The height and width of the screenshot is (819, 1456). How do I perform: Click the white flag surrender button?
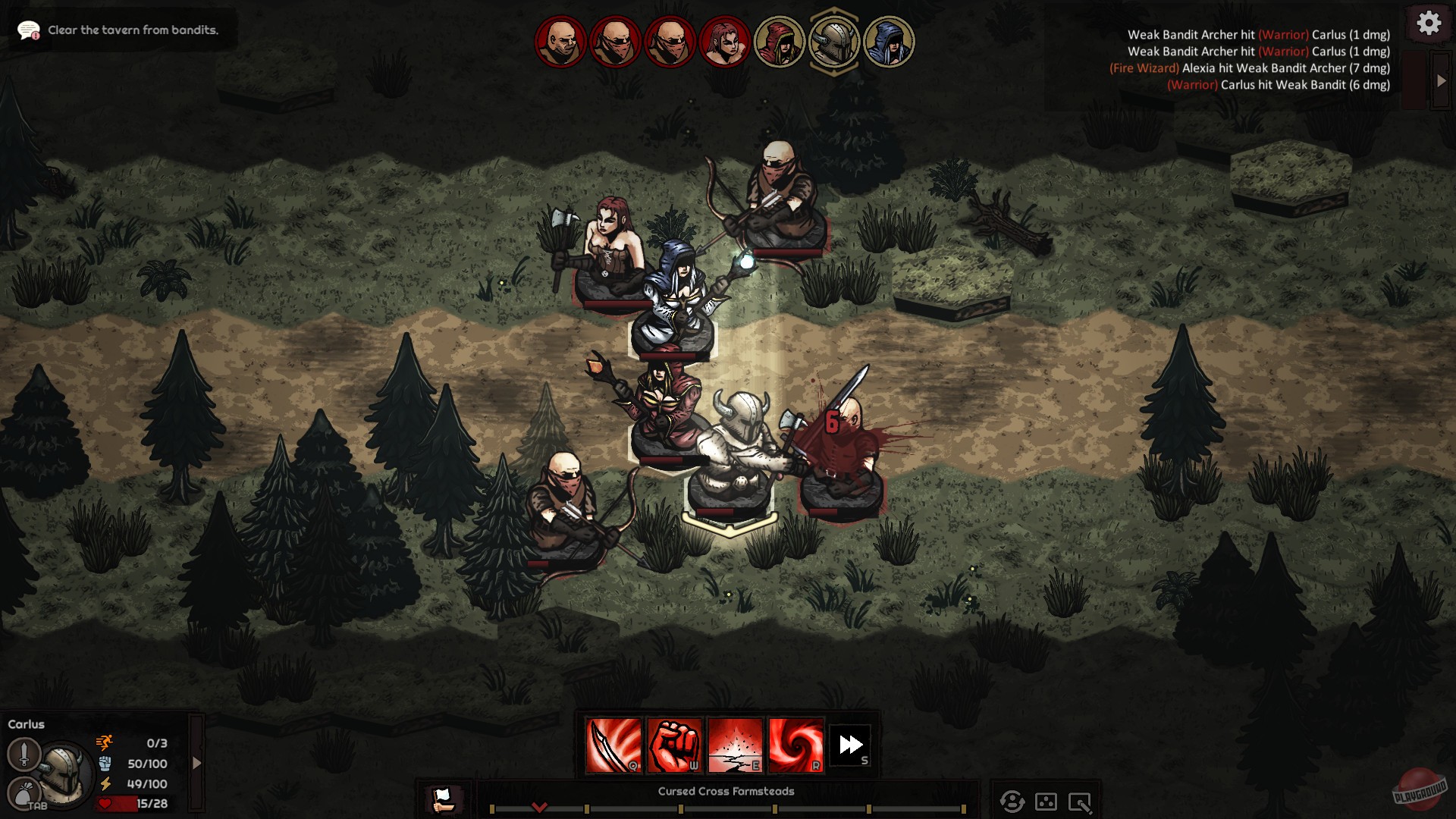(x=442, y=799)
